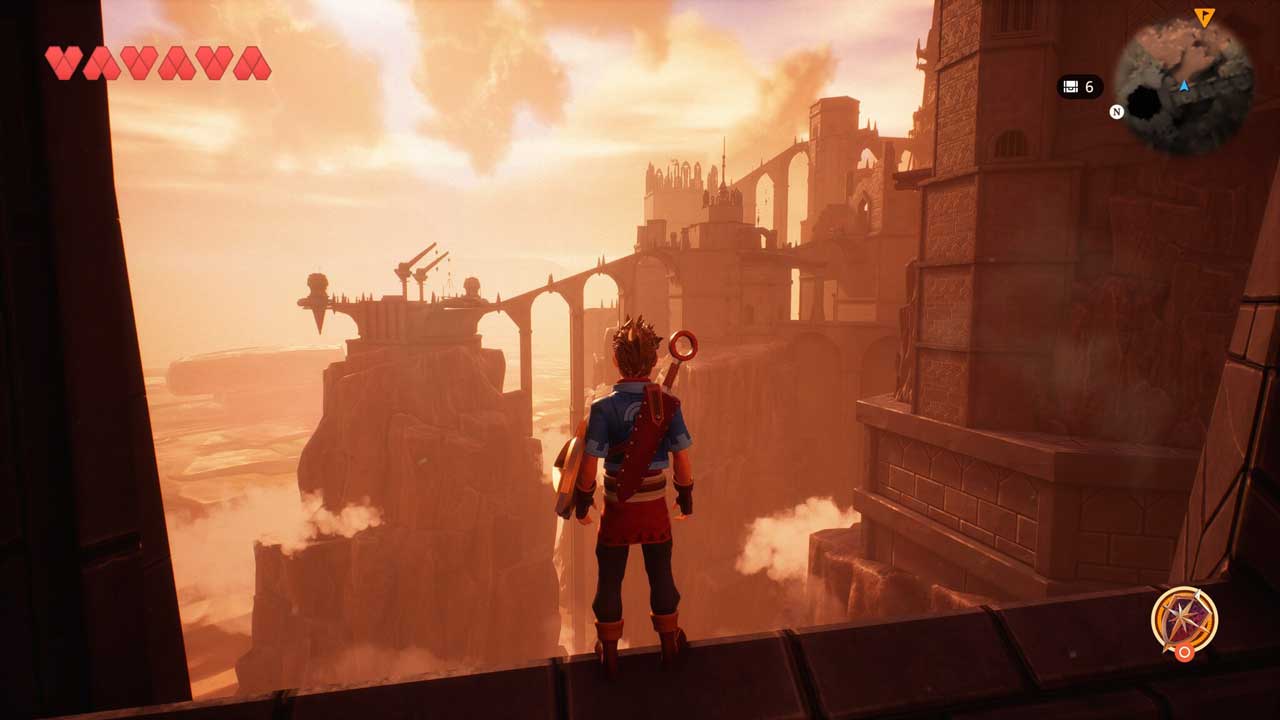Click the treasure chest counter icon
1280x720 pixels.
[x=1070, y=87]
